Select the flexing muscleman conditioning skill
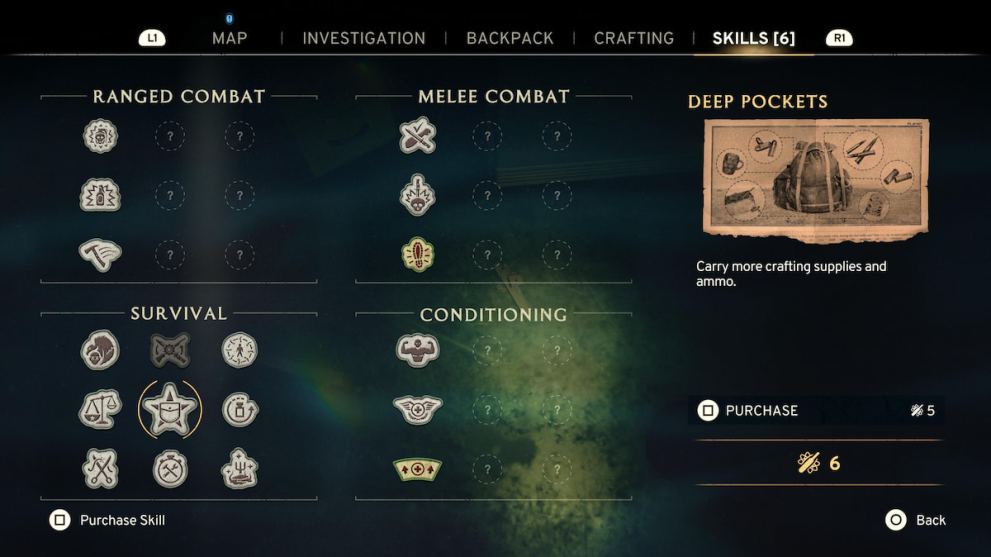This screenshot has height=557, width=991. click(x=417, y=350)
